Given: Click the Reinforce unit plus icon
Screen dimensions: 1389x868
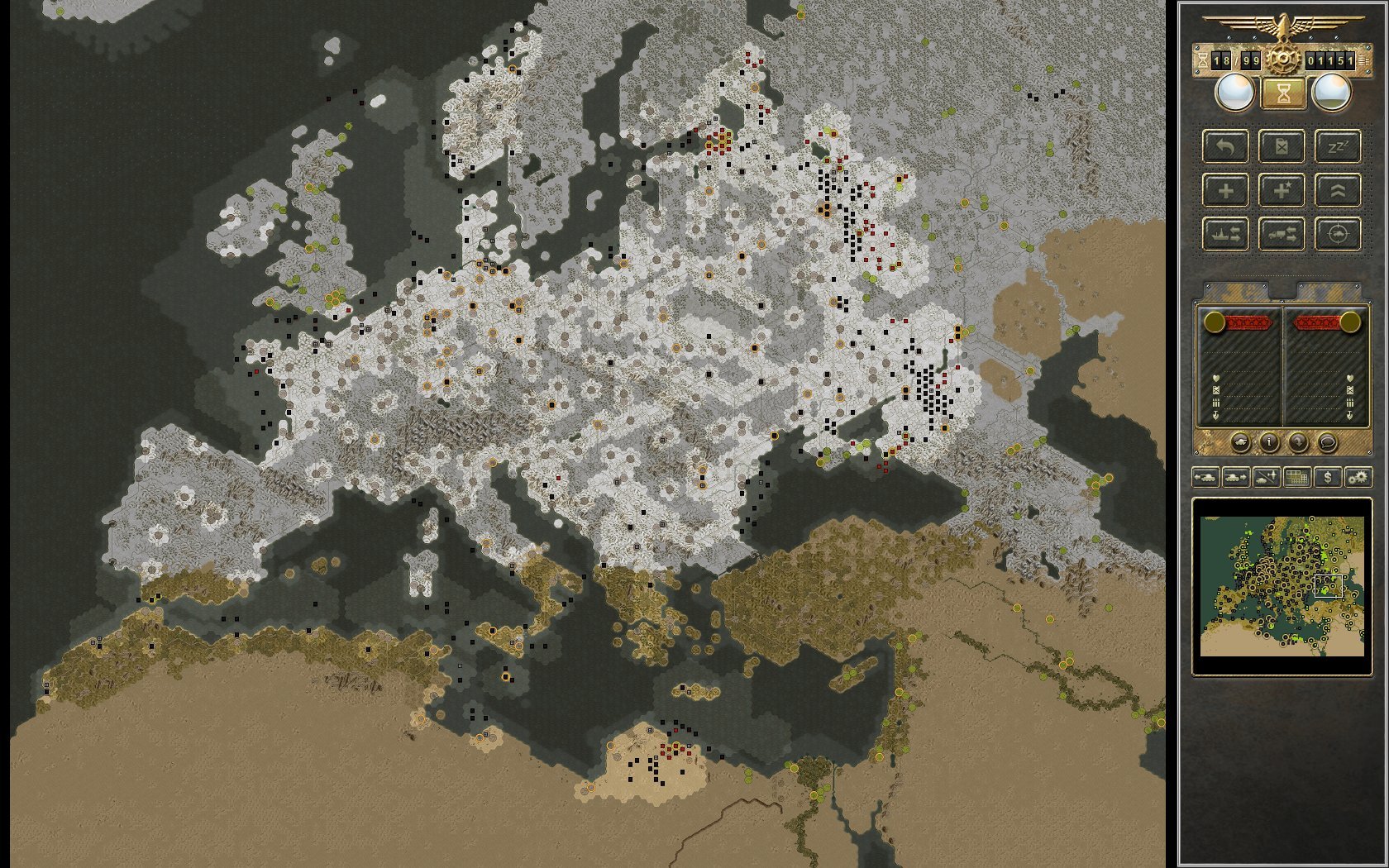Looking at the screenshot, I should (1226, 190).
